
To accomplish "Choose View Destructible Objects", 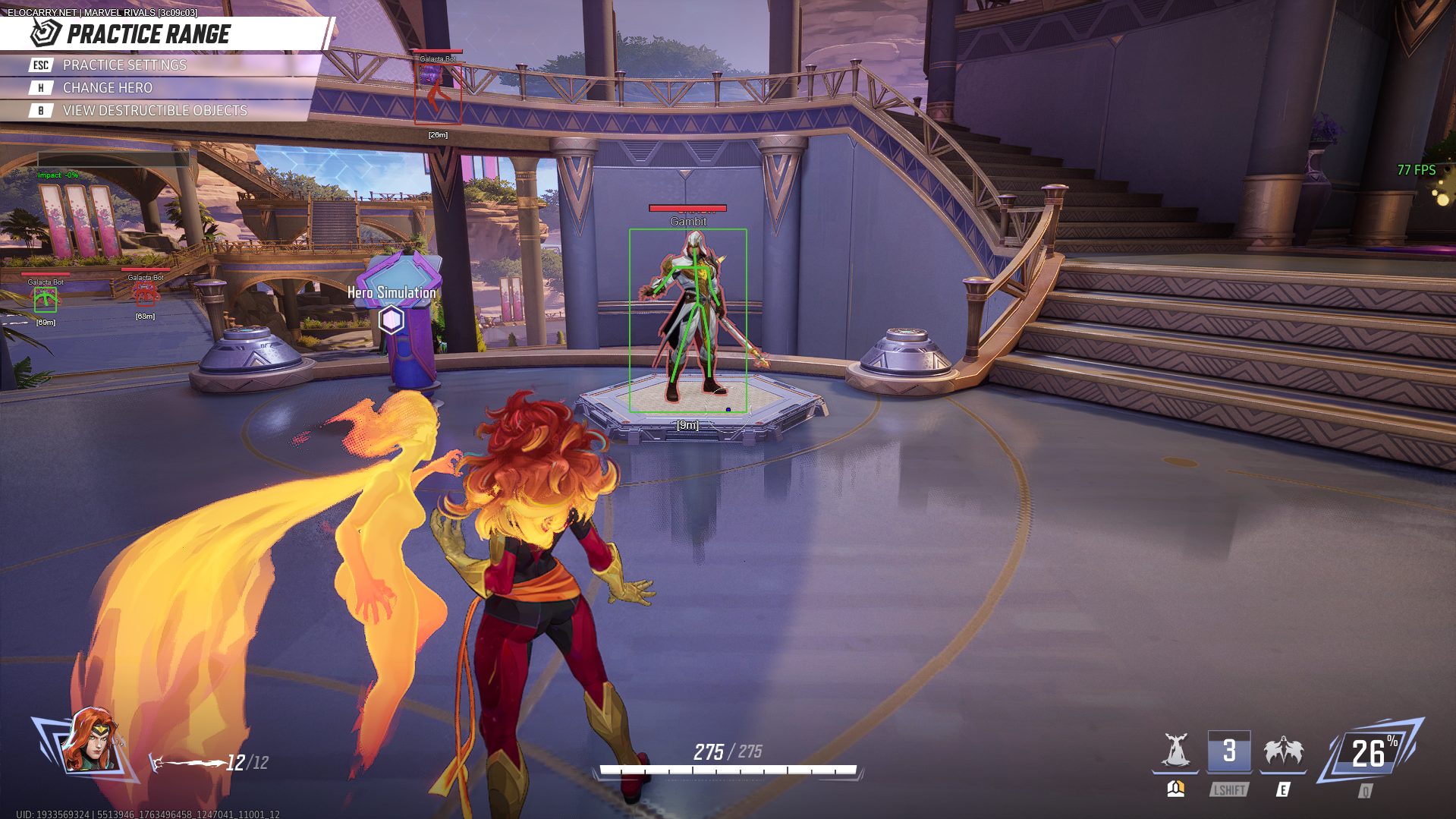I will (x=154, y=111).
